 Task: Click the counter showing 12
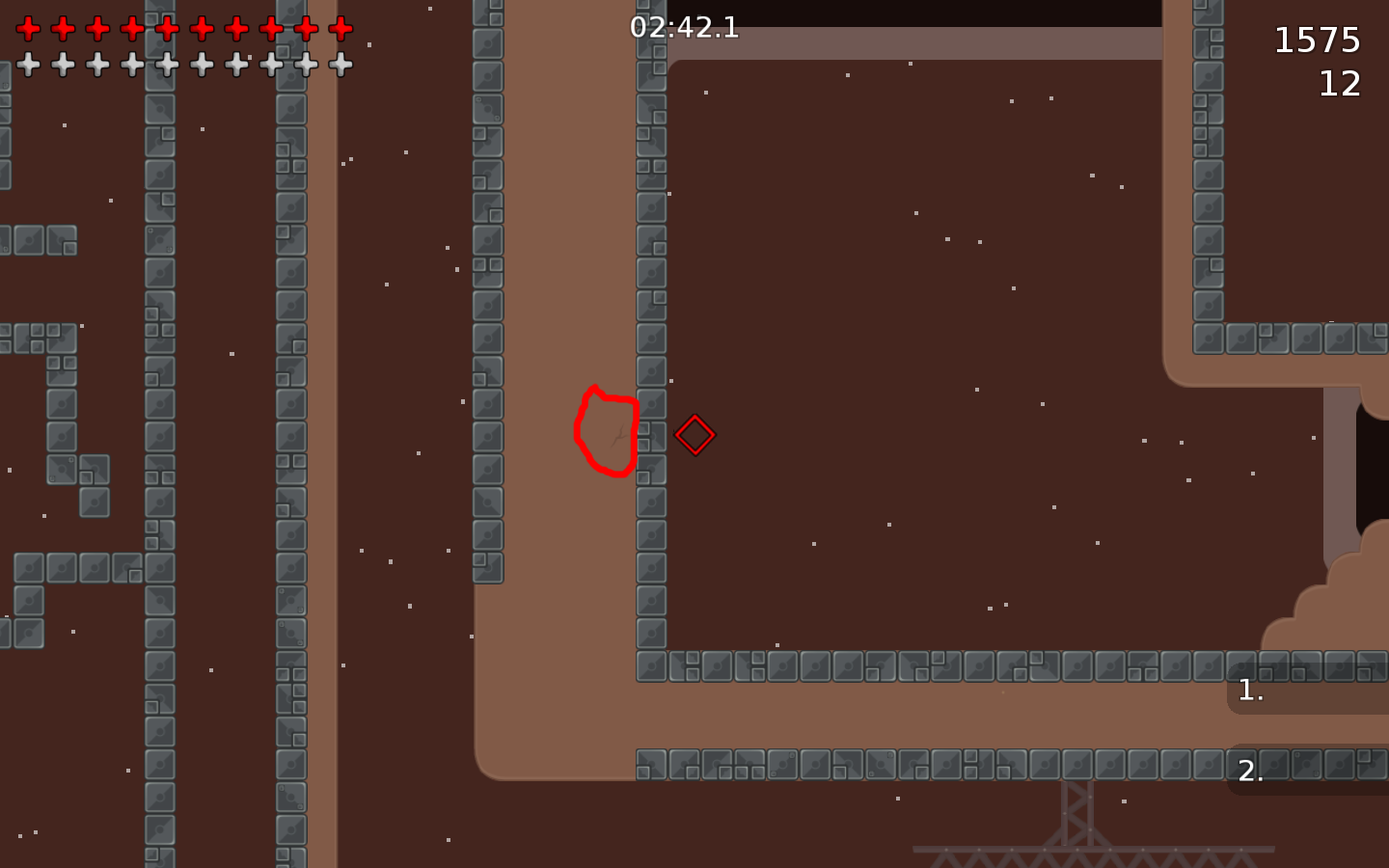click(1342, 85)
